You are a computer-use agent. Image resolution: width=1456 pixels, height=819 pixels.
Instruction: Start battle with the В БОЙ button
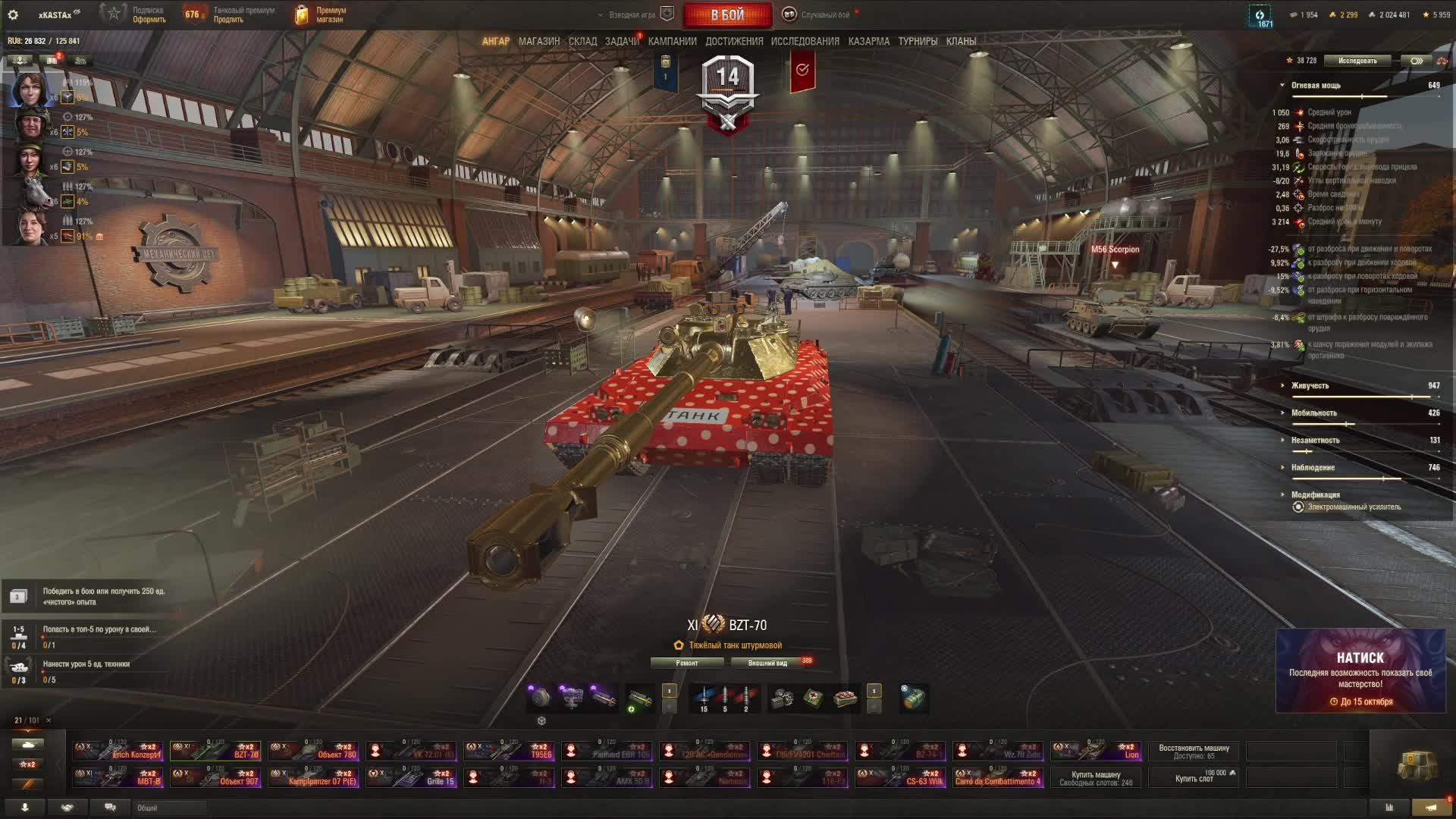click(727, 15)
